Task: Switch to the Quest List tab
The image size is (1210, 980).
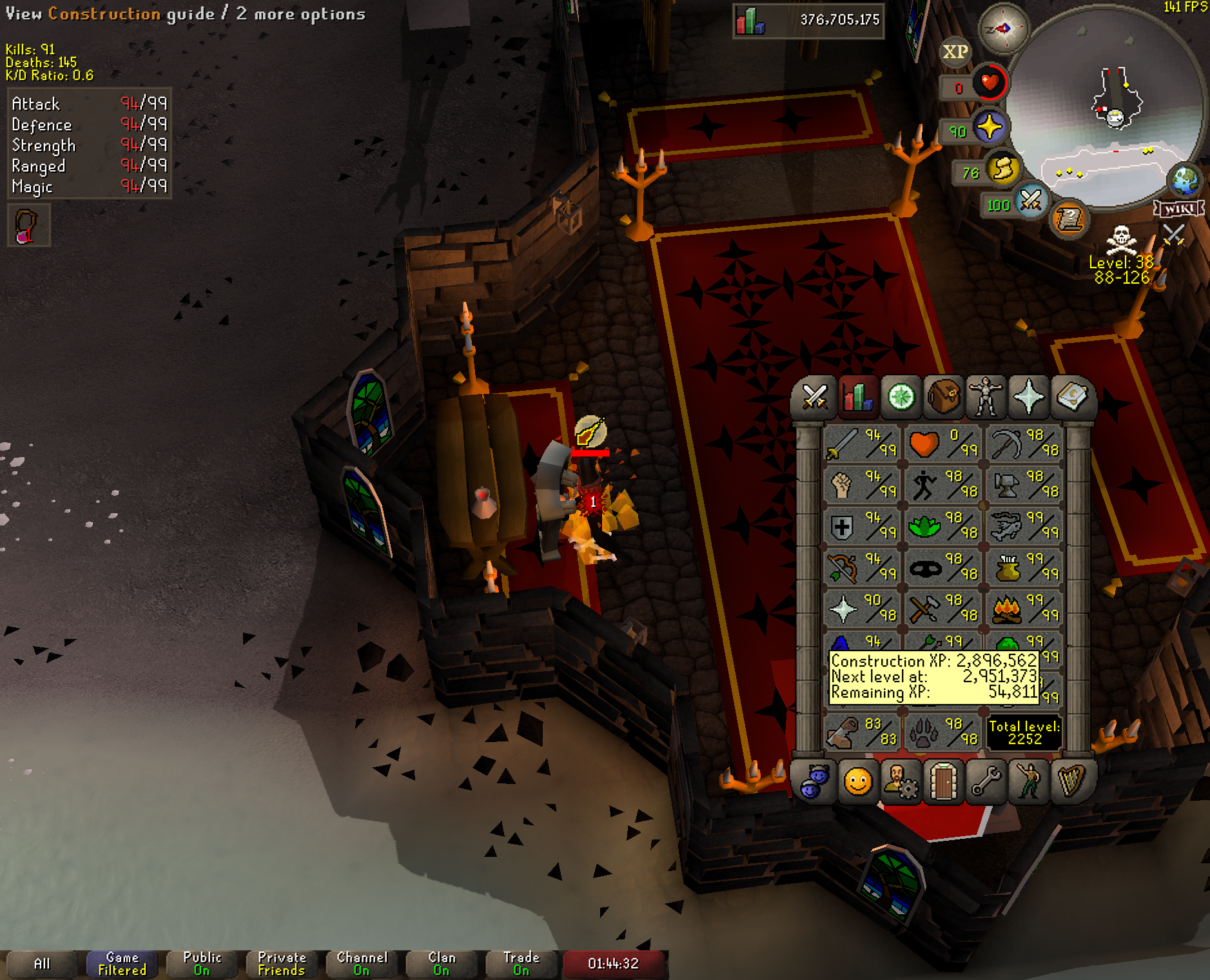Action: [x=901, y=397]
